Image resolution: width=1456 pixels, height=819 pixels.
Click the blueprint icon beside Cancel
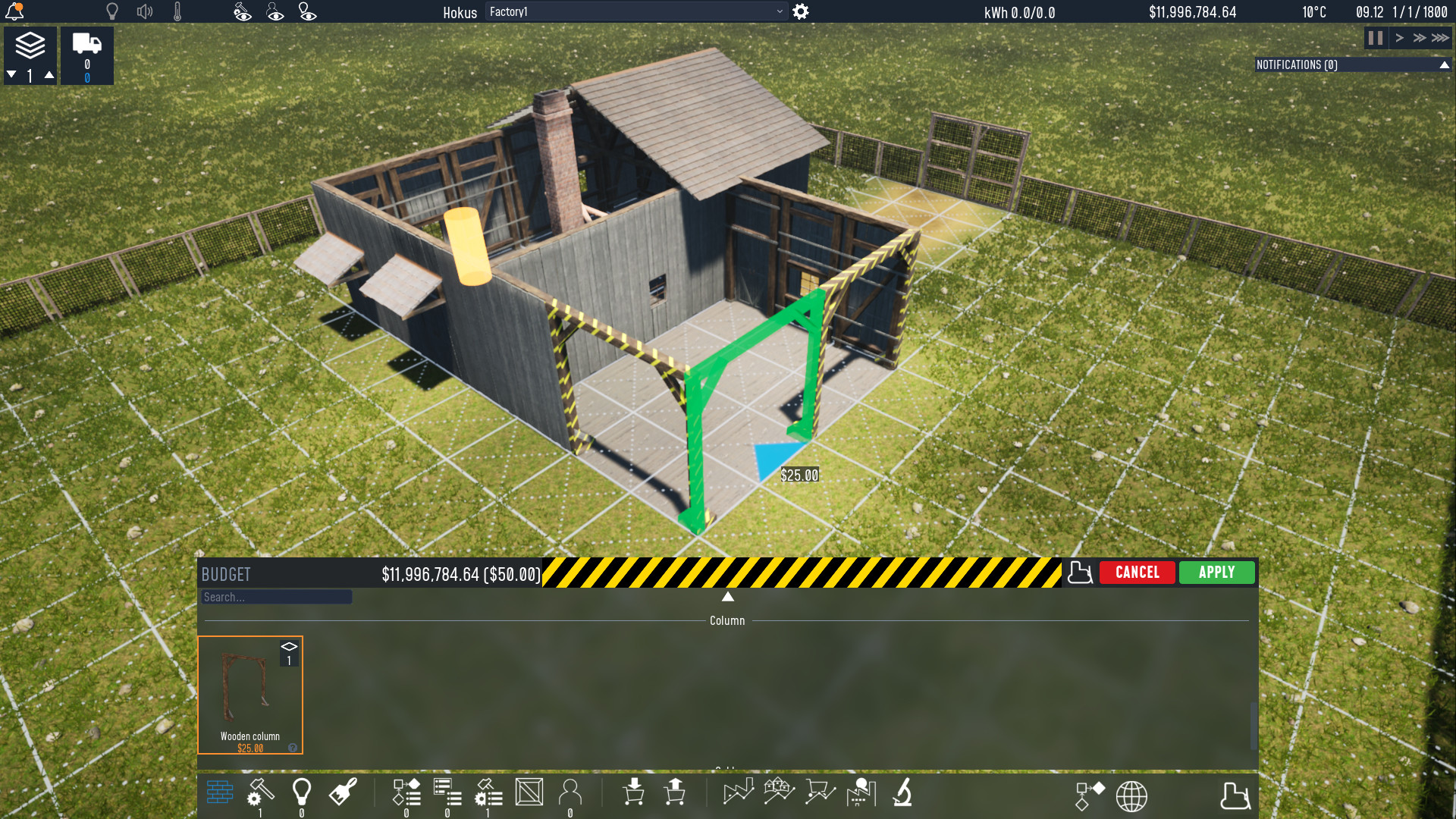pos(1080,573)
